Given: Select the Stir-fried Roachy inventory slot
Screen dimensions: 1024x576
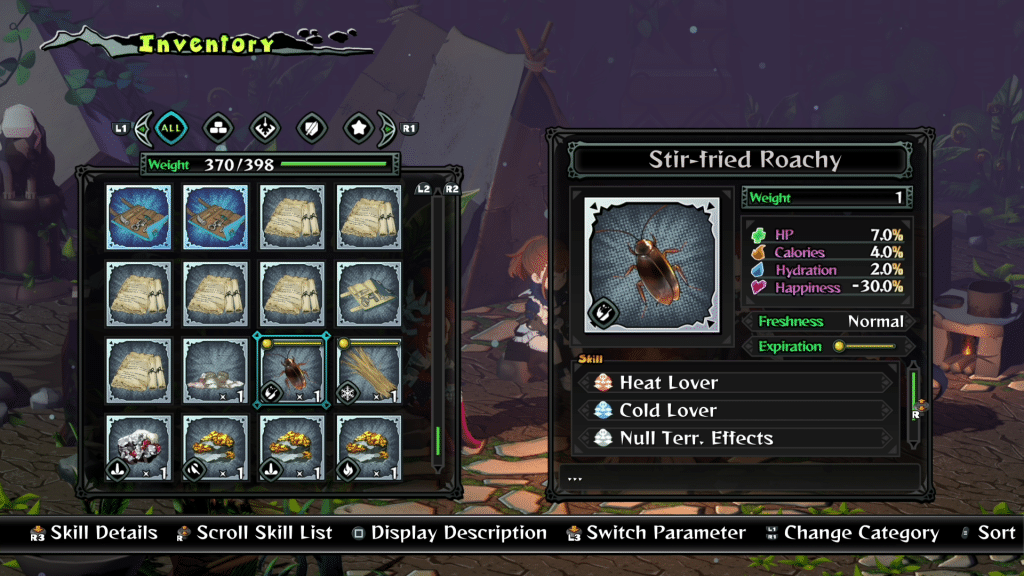Looking at the screenshot, I should click(x=291, y=369).
